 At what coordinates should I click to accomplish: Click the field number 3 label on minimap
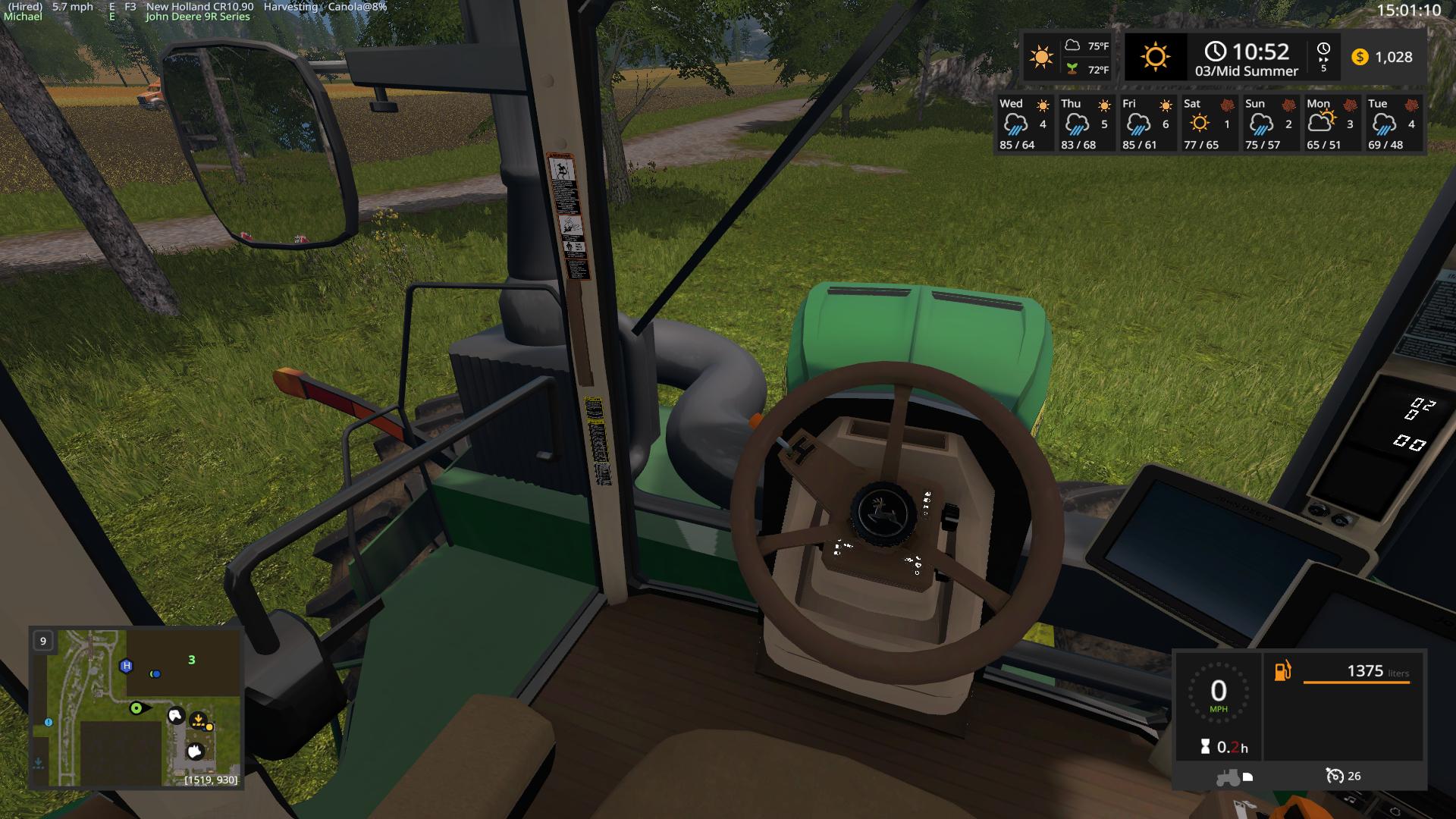point(192,660)
